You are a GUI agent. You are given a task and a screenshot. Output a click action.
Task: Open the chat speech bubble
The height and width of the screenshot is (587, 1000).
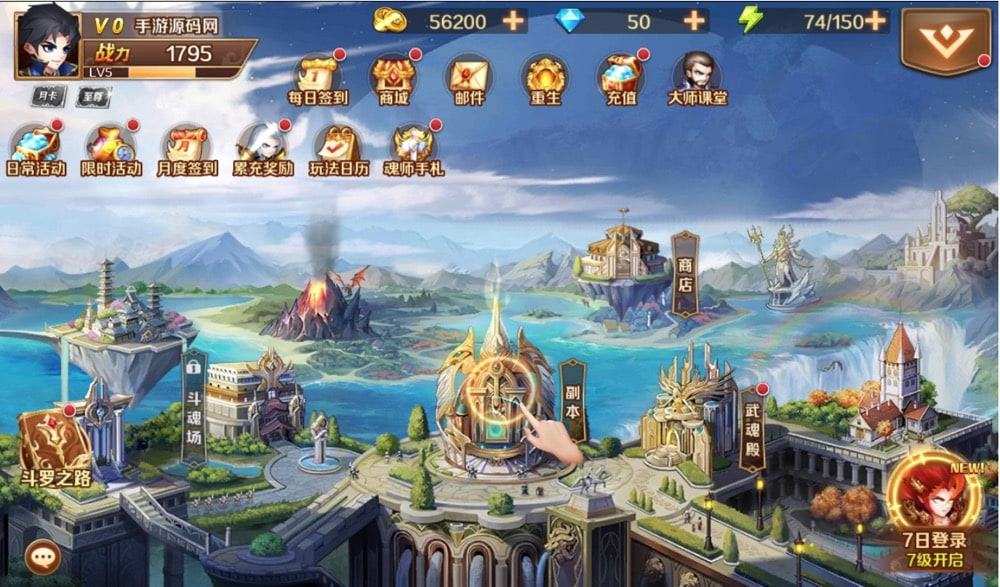pyautogui.click(x=43, y=556)
